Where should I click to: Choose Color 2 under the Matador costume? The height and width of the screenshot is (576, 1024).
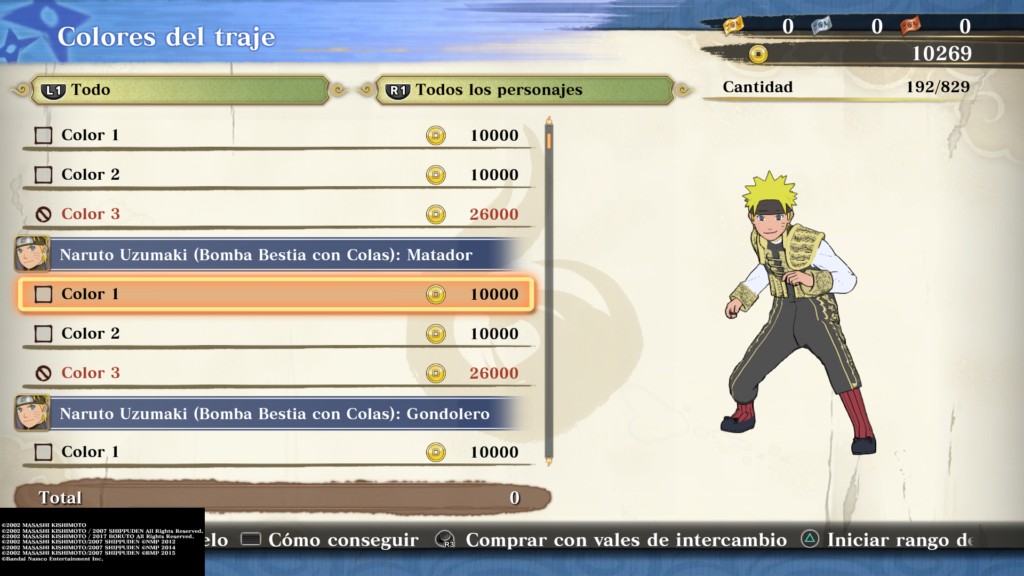(x=275, y=333)
